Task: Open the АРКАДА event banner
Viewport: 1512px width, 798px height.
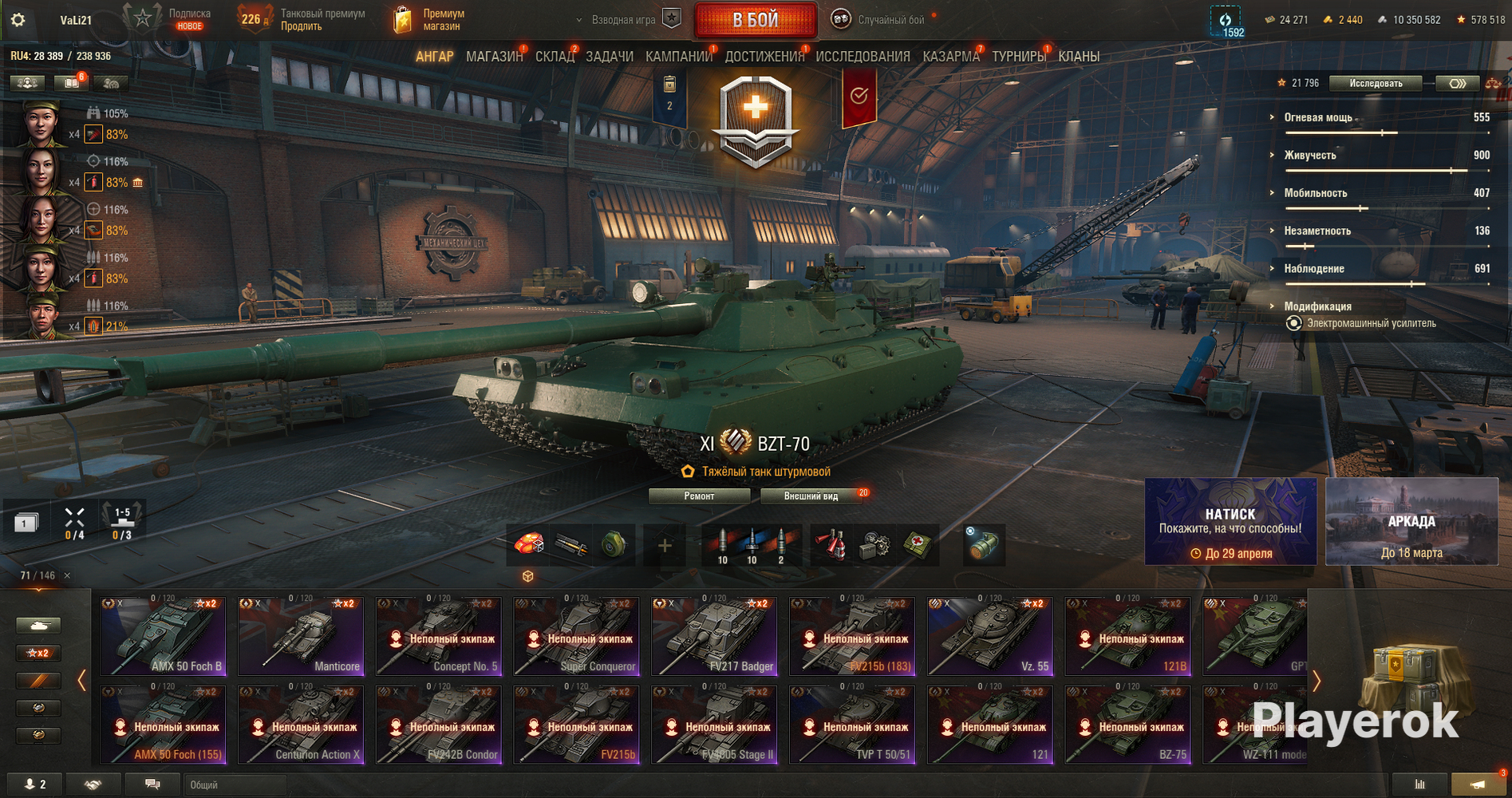Action: point(1411,522)
